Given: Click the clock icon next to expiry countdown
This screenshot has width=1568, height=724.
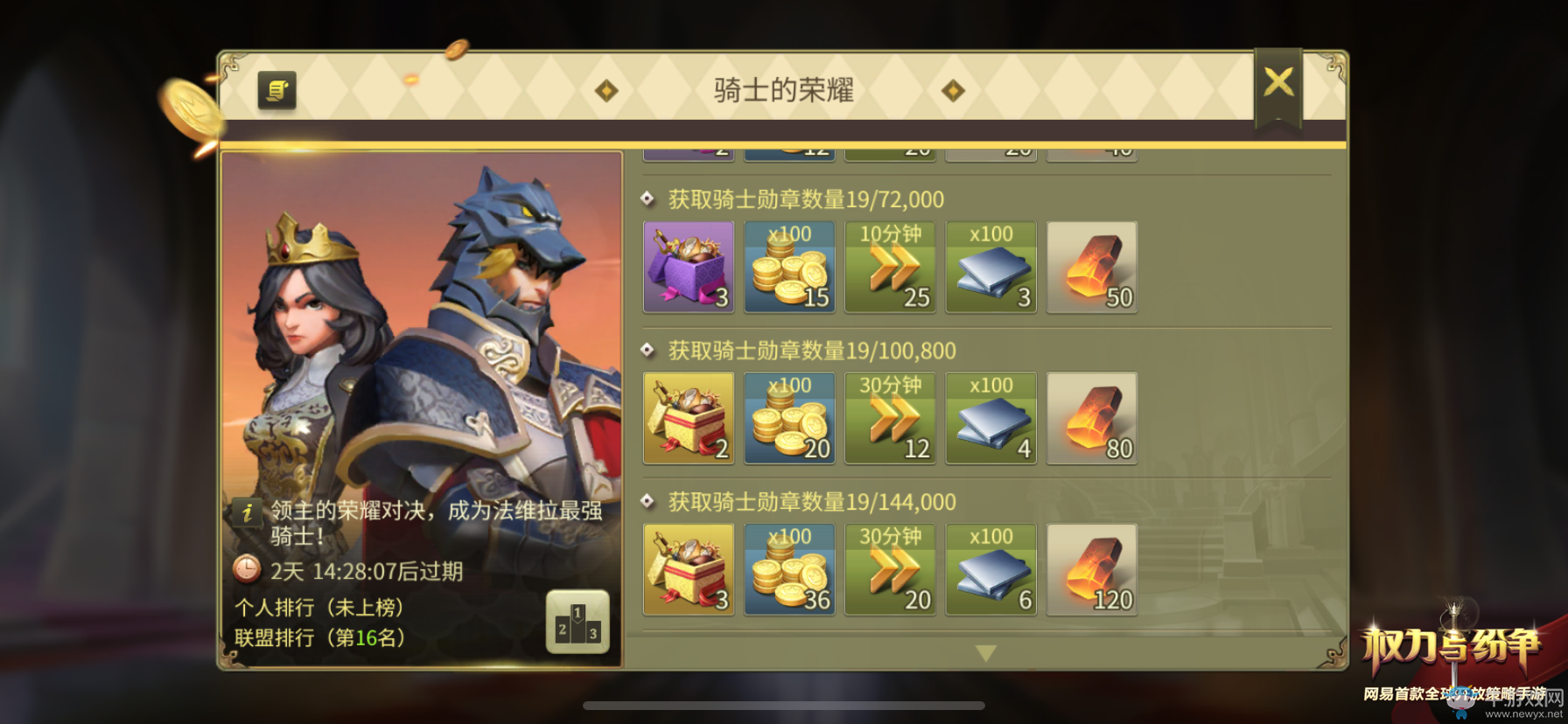Looking at the screenshot, I should 247,571.
